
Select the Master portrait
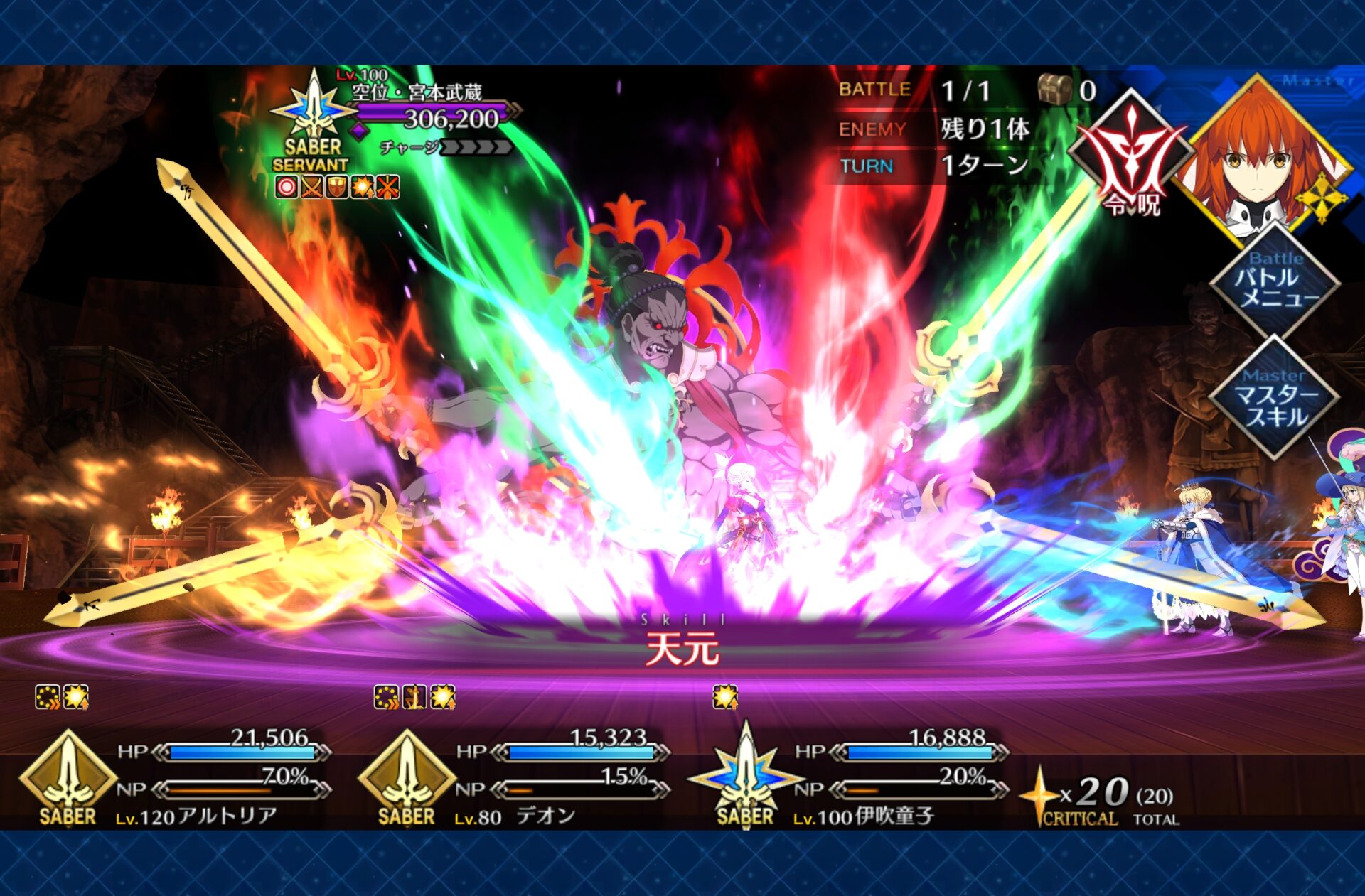coord(1258,161)
